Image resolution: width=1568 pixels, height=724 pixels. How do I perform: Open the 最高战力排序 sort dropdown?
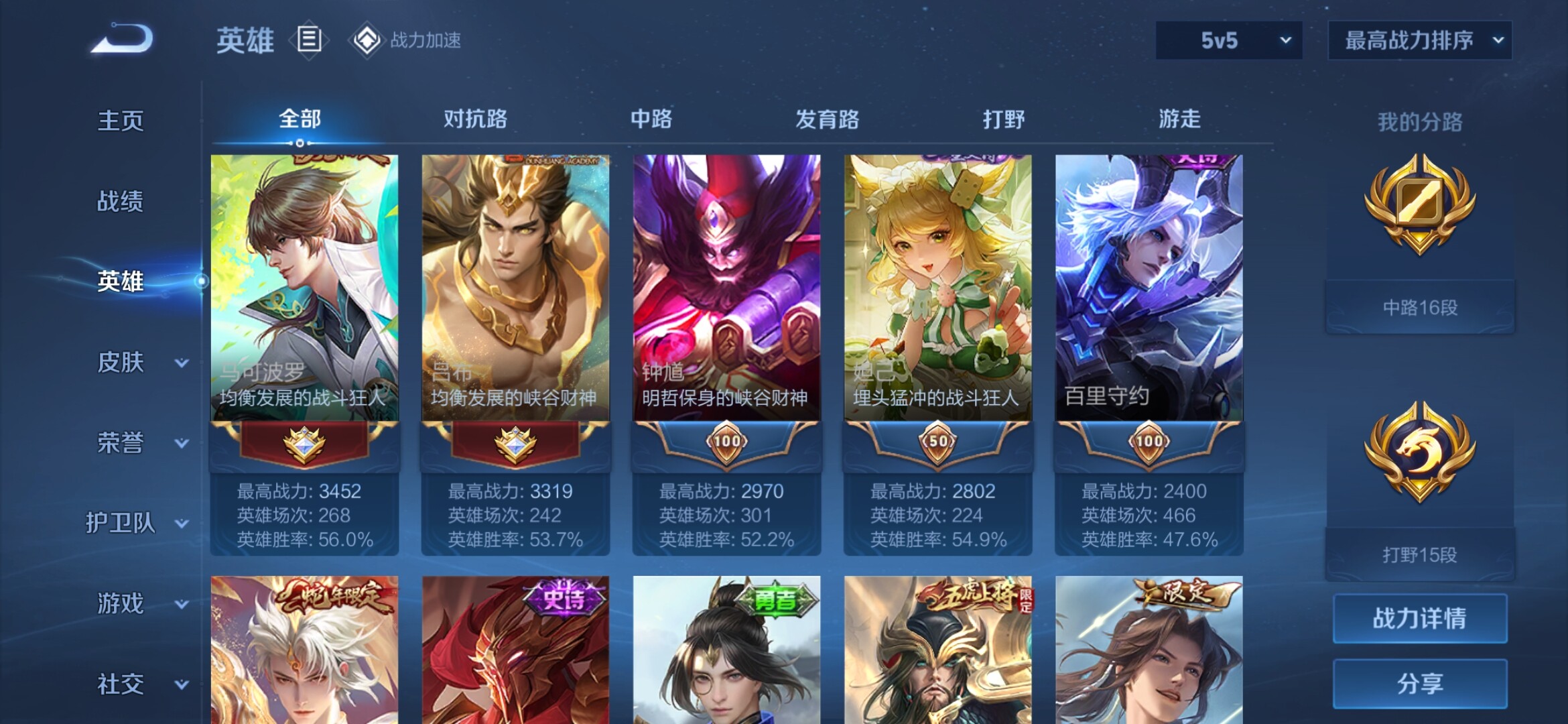pyautogui.click(x=1420, y=41)
